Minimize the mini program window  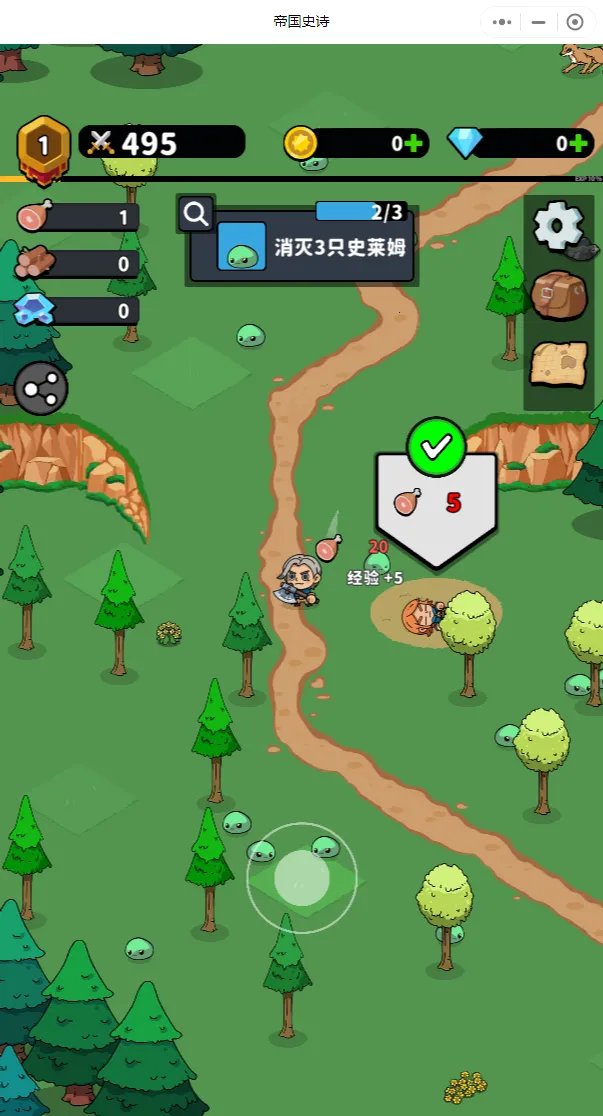pyautogui.click(x=539, y=22)
